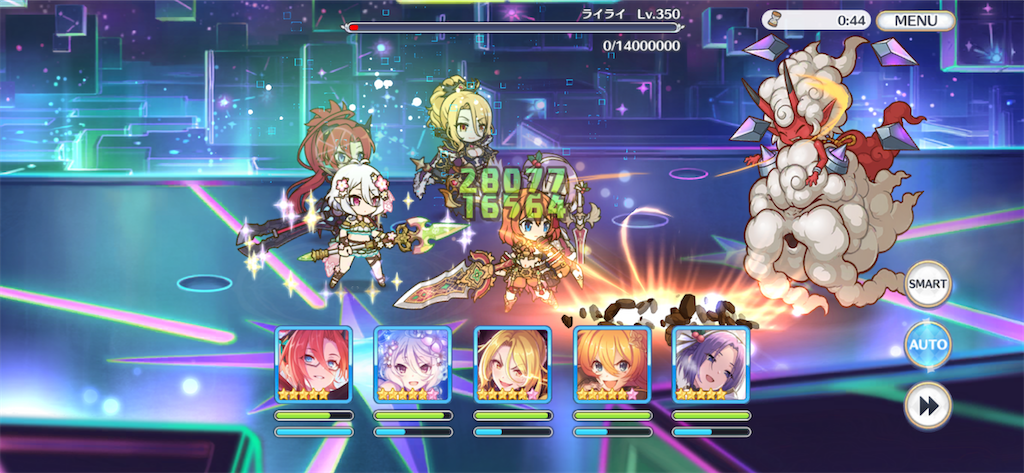Activate the fast-forward speed button
1024x473 pixels.
pyautogui.click(x=927, y=406)
